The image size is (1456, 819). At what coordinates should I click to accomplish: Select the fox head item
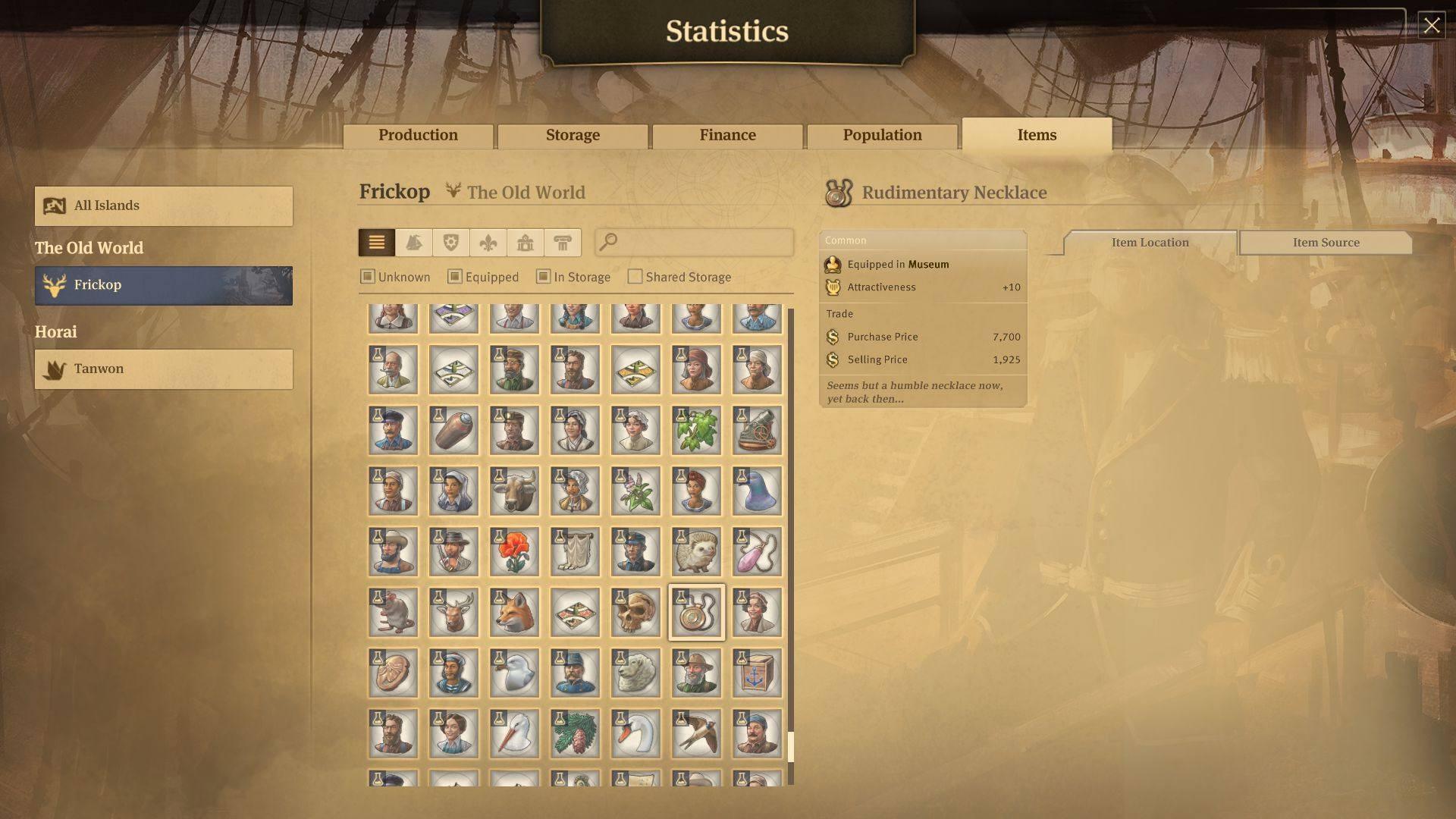point(514,613)
